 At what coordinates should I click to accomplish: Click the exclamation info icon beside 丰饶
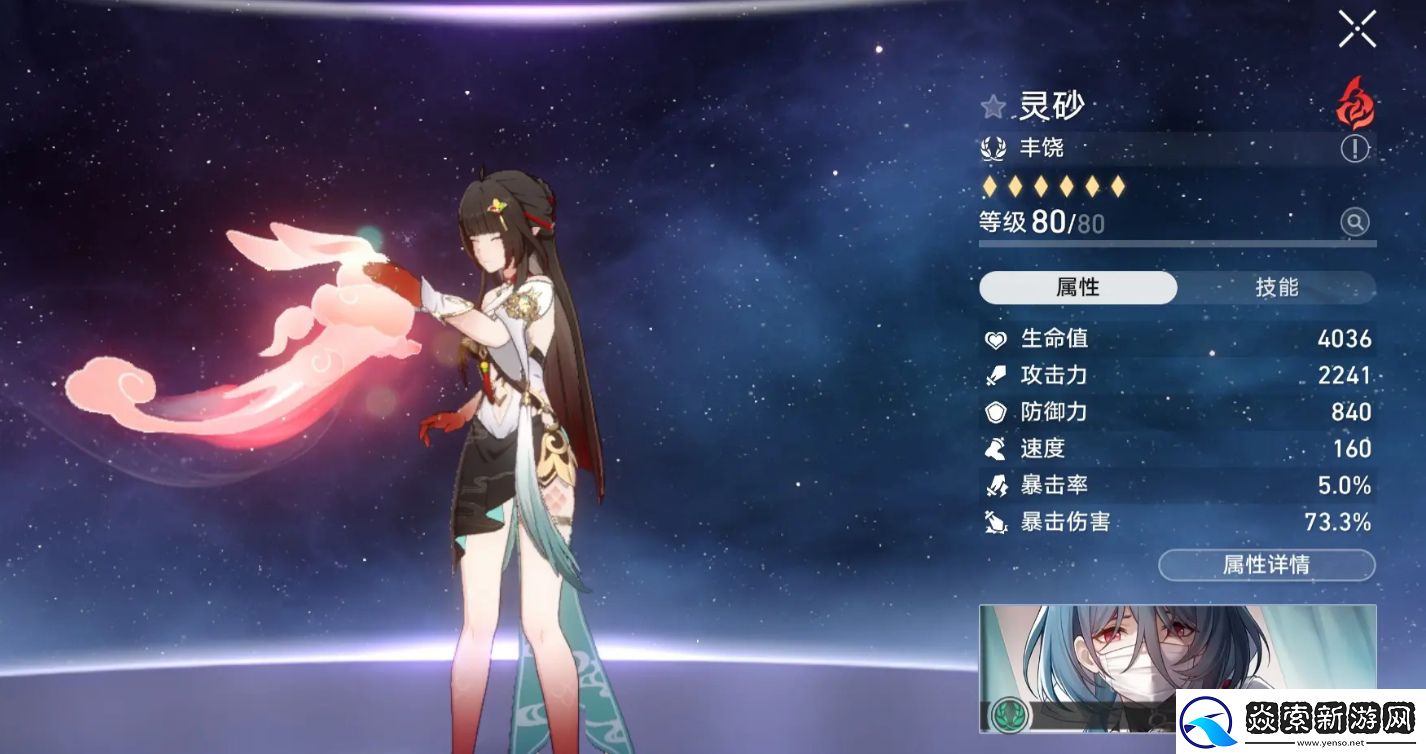click(1354, 149)
